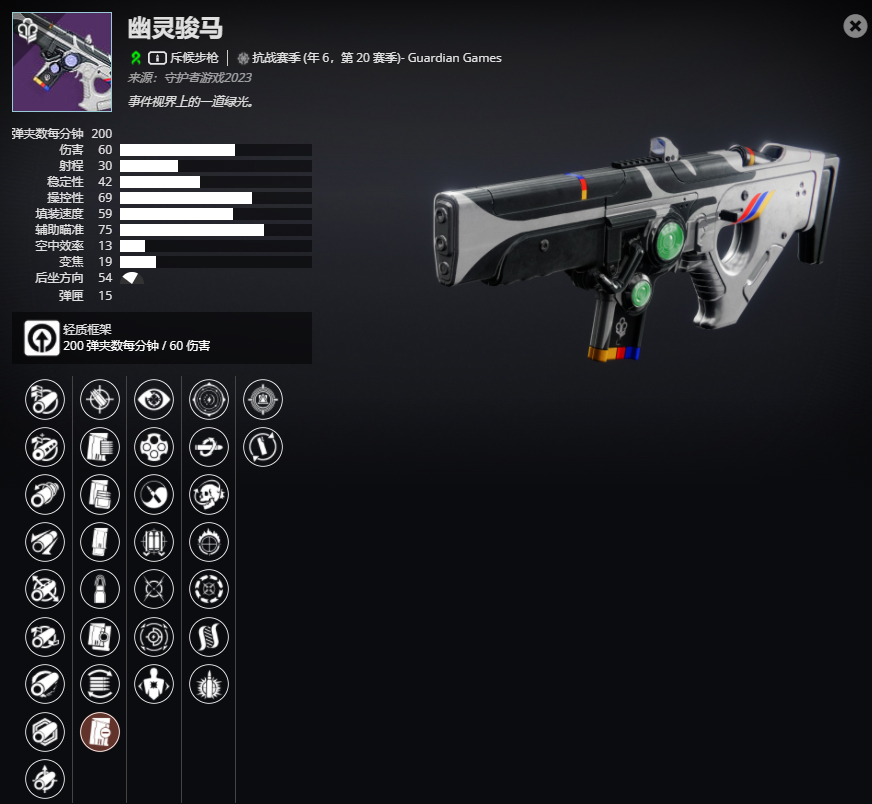Select the 轻质框架 intrinsic frame icon
The width and height of the screenshot is (872, 804).
[x=38, y=338]
